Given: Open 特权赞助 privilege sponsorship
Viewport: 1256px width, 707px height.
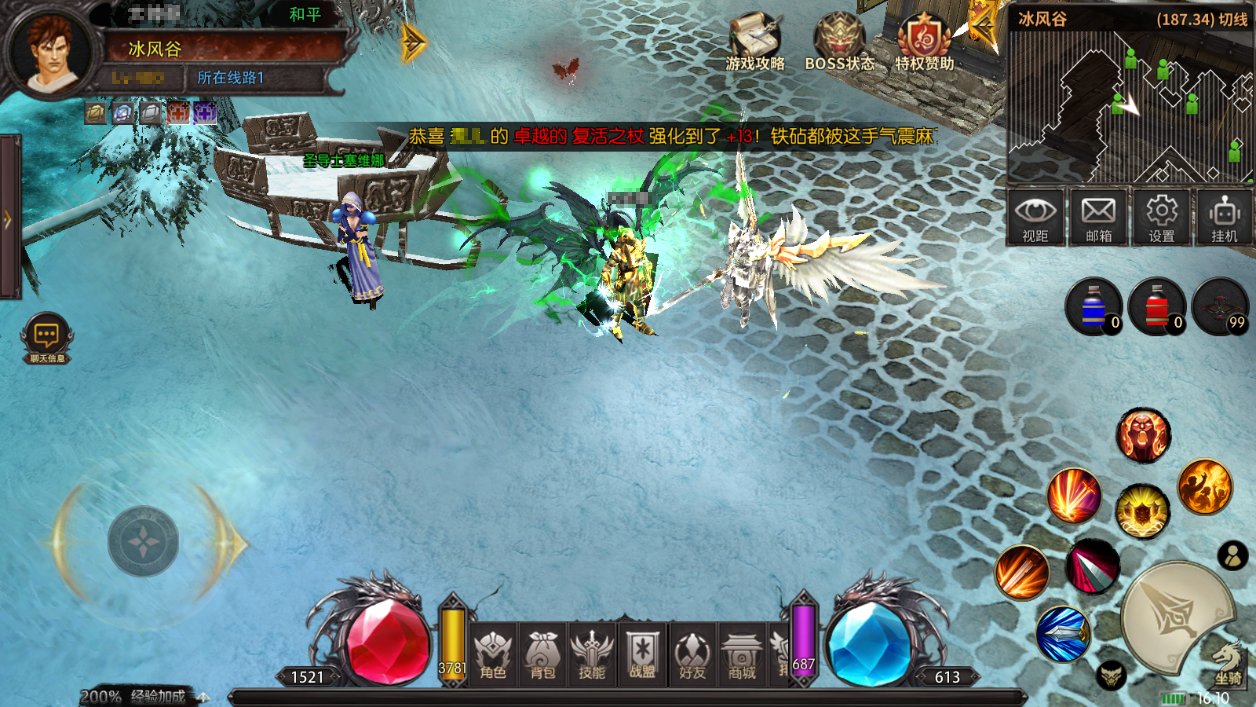Looking at the screenshot, I should 924,42.
